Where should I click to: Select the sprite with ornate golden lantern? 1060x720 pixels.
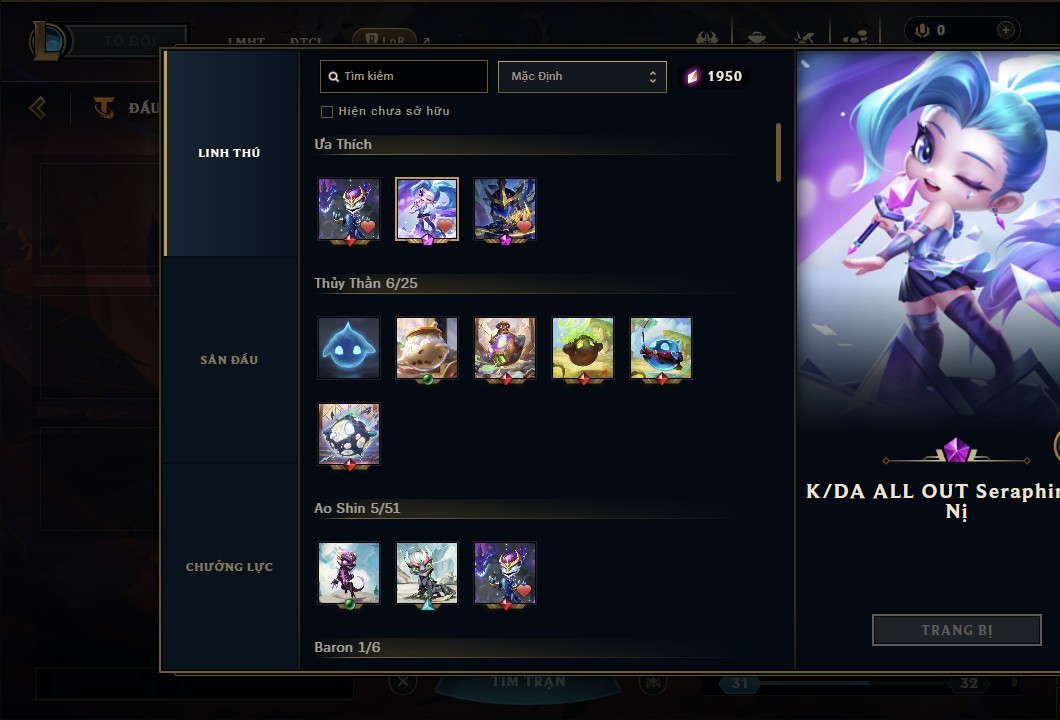[x=505, y=348]
